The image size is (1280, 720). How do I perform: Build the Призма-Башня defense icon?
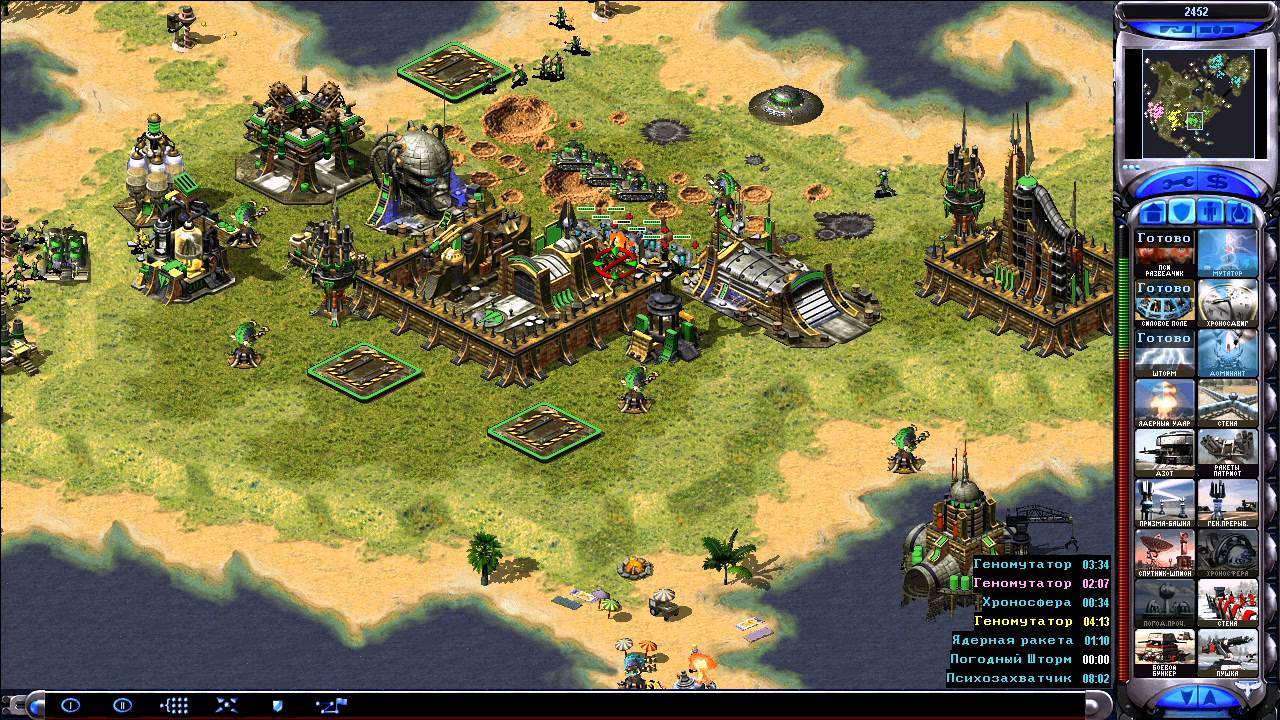click(1163, 505)
